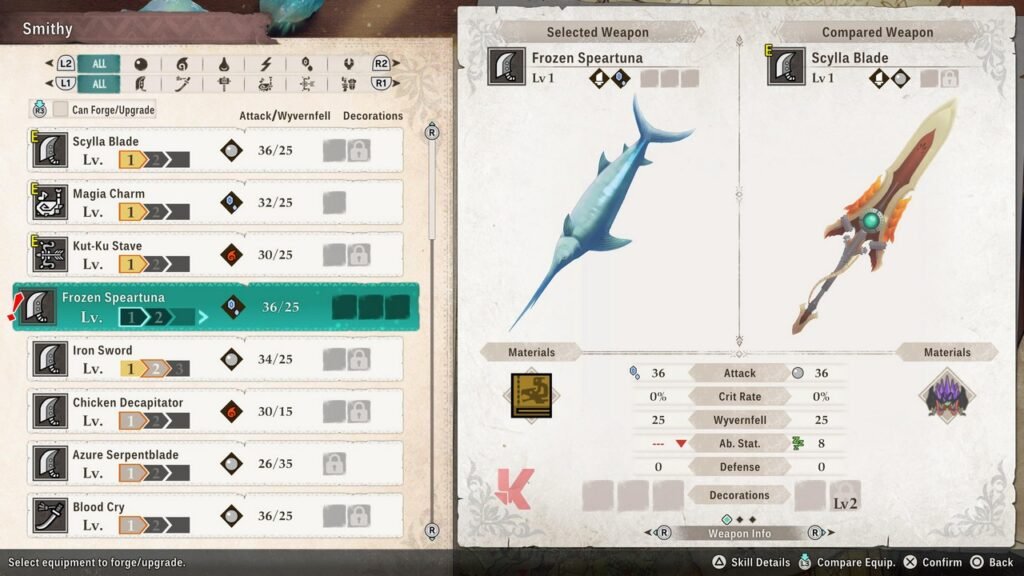Choose the Chicken Decapitator weapon
1024x576 pixels.
click(x=215, y=411)
